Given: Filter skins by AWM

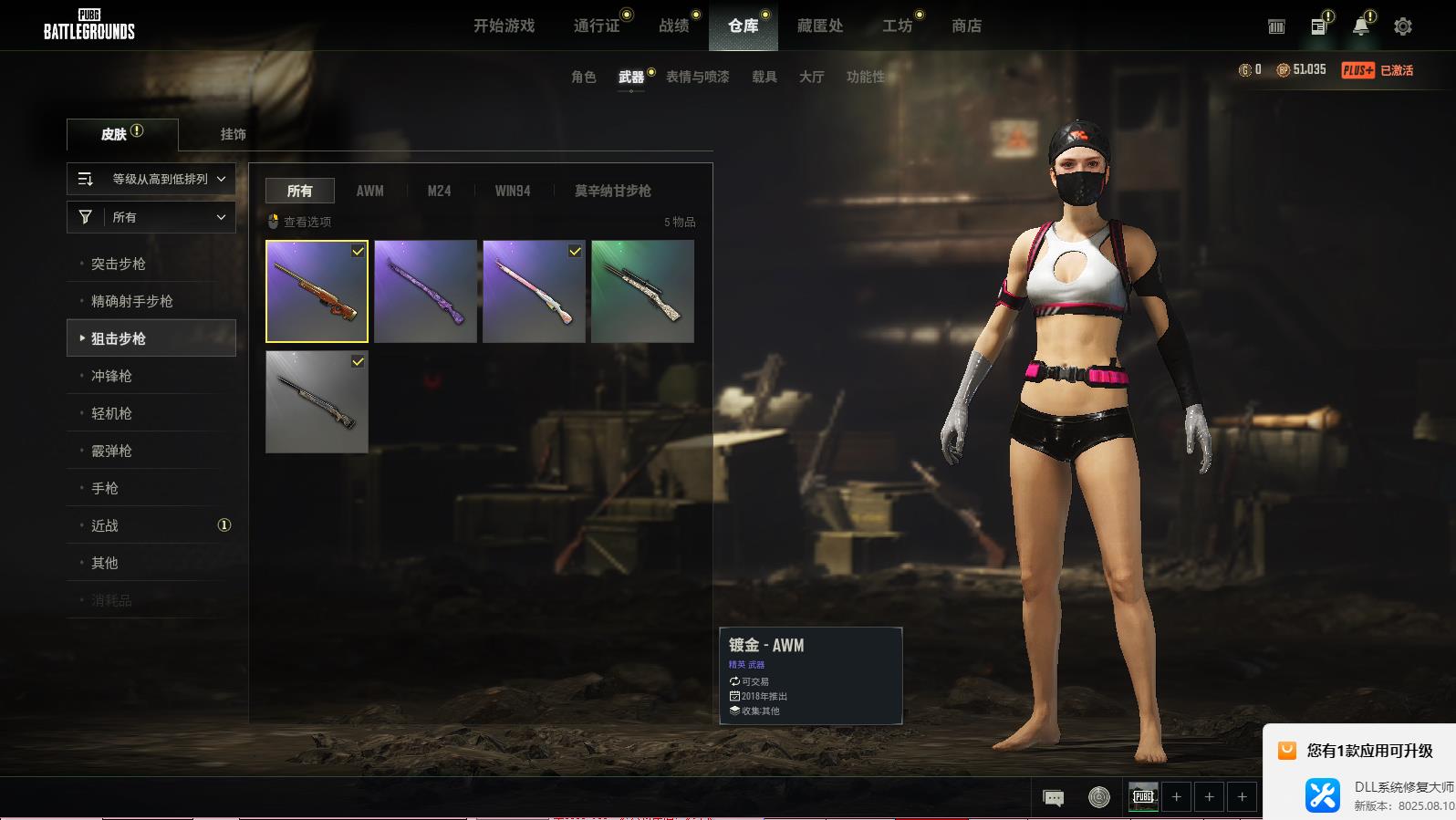Looking at the screenshot, I should pyautogui.click(x=369, y=191).
